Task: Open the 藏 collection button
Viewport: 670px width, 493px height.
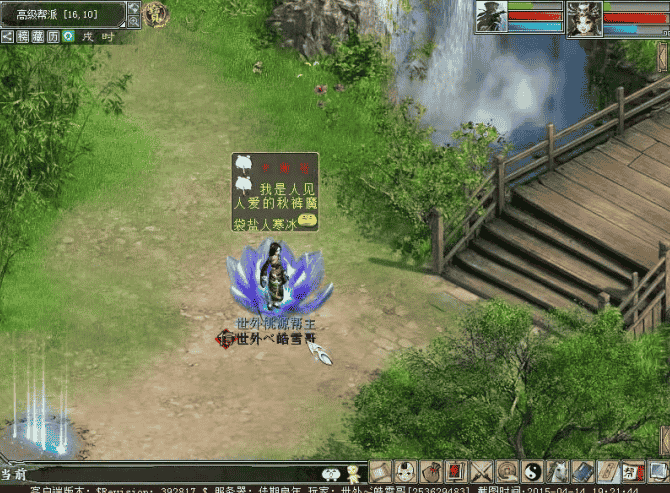Action: [38, 36]
